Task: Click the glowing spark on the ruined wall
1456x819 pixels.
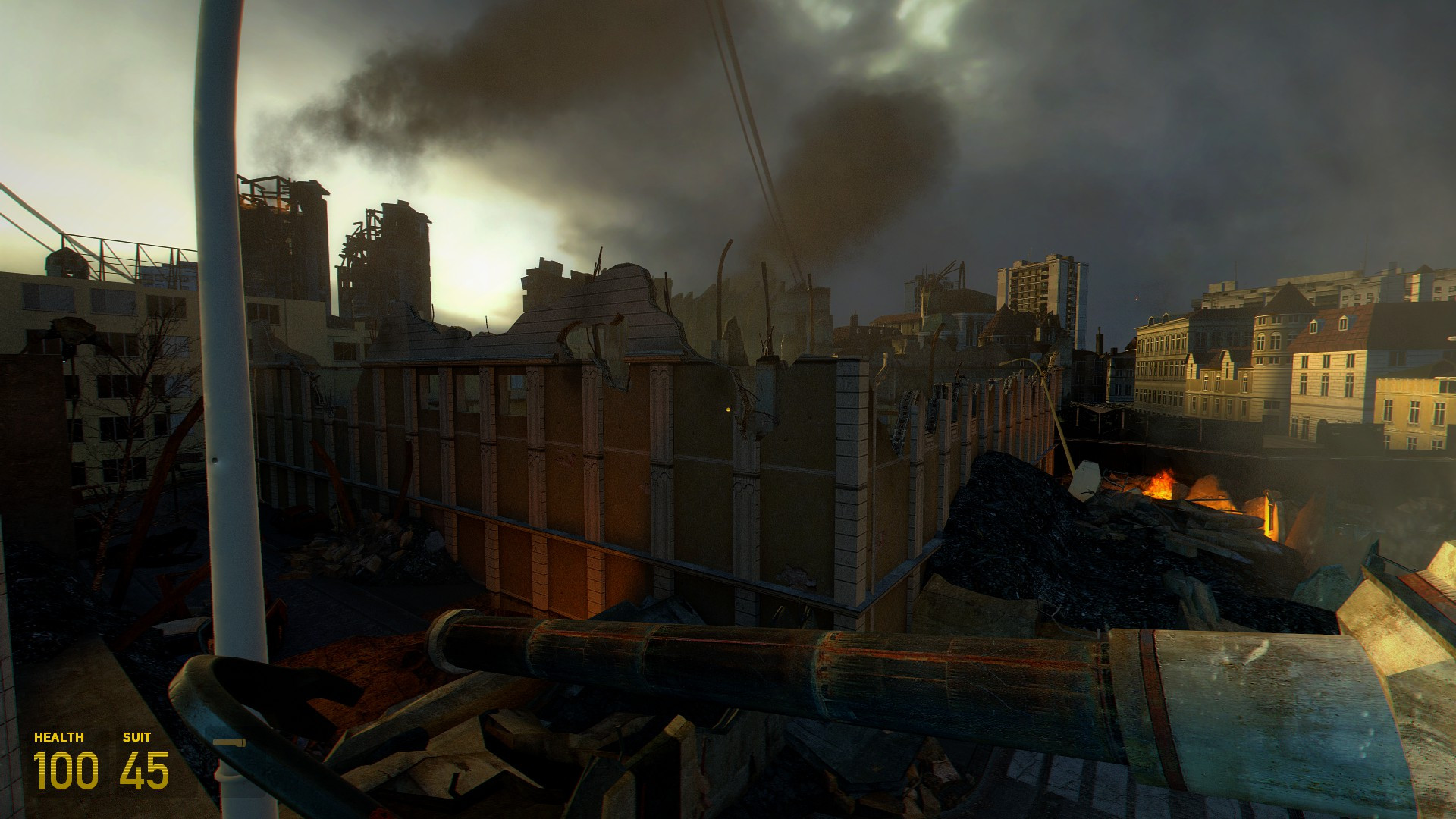Action: pyautogui.click(x=730, y=410)
